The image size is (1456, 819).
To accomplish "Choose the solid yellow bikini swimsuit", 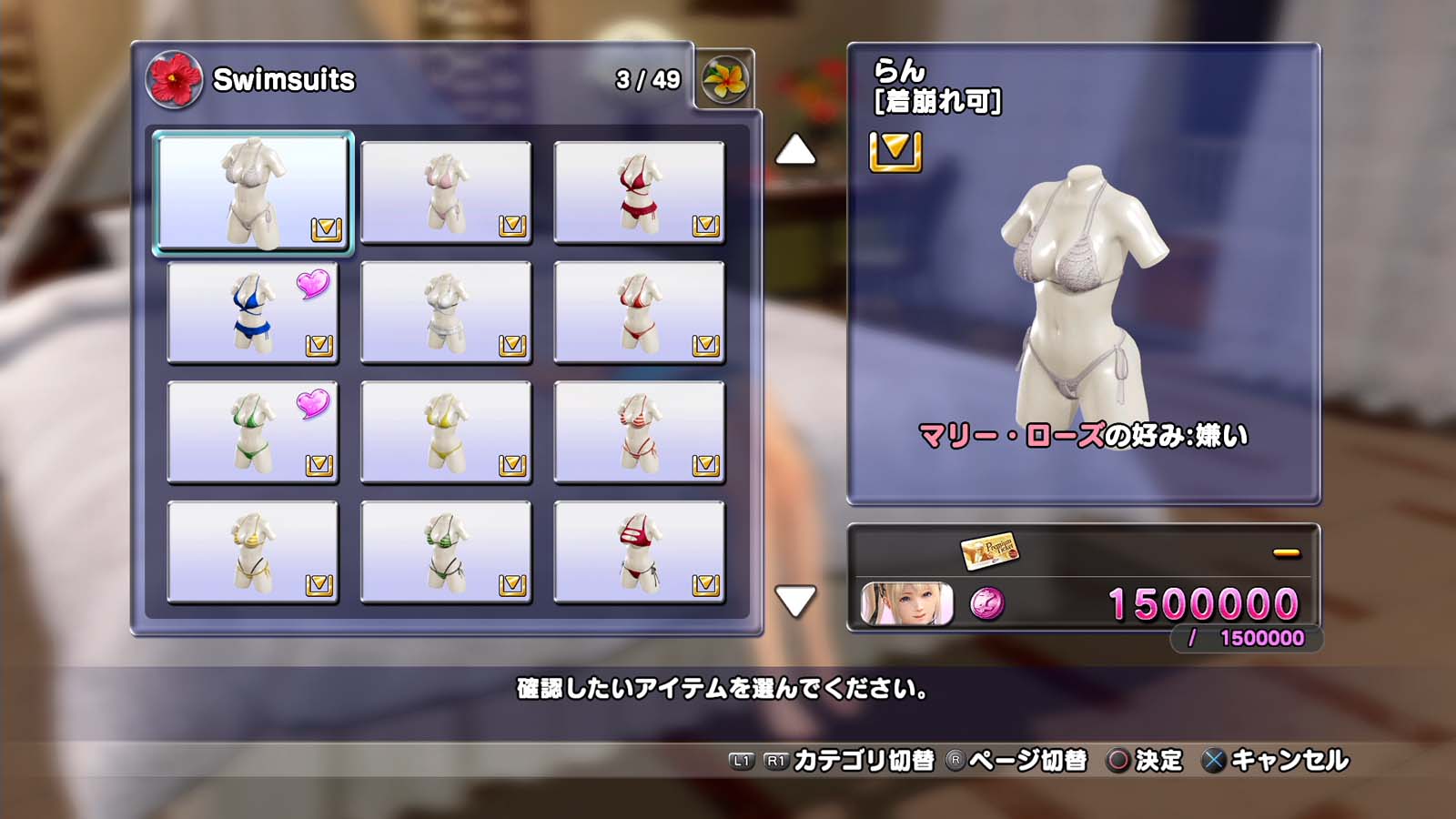I will pos(446,432).
